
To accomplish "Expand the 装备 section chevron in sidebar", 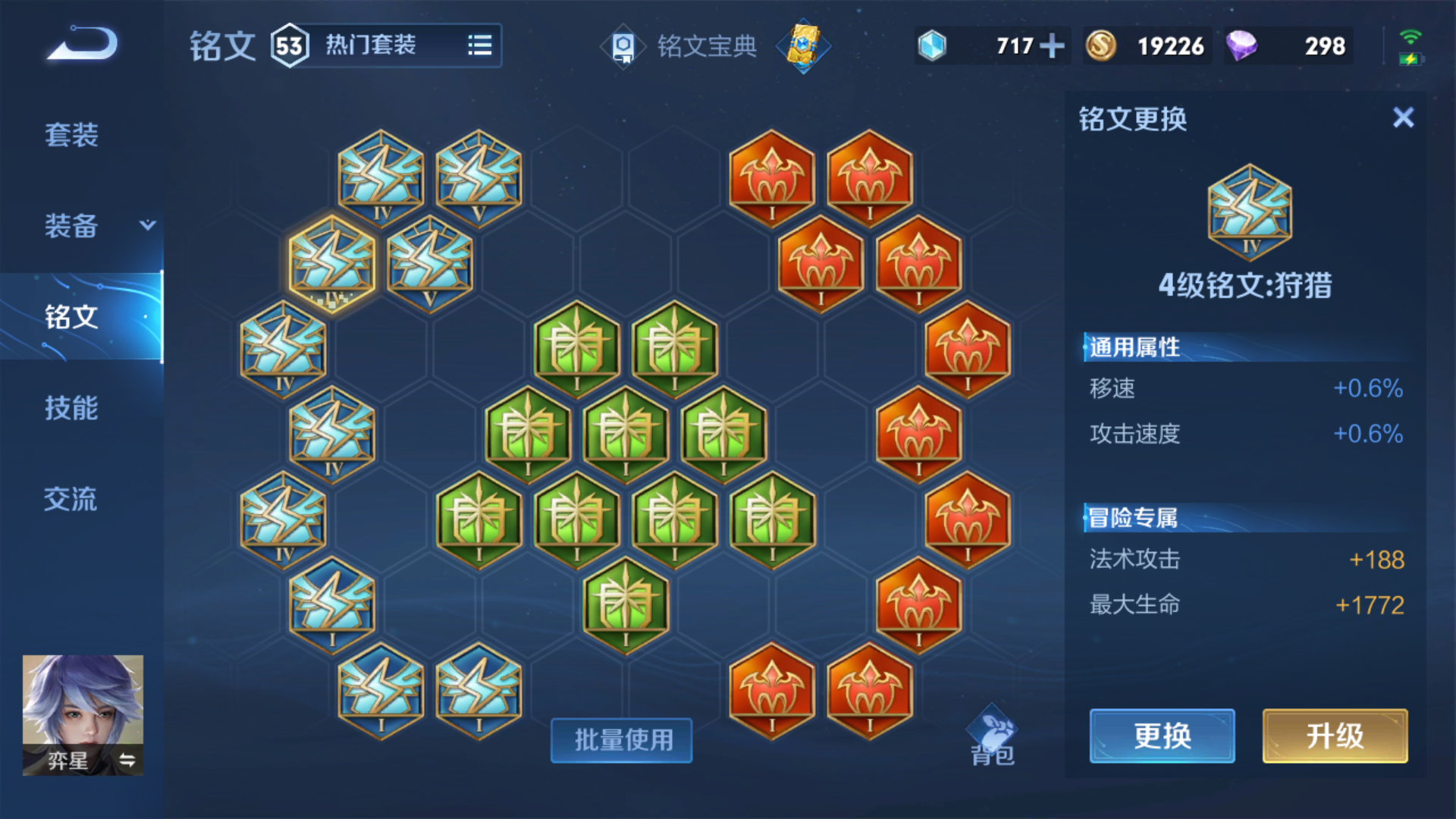I will click(x=148, y=225).
